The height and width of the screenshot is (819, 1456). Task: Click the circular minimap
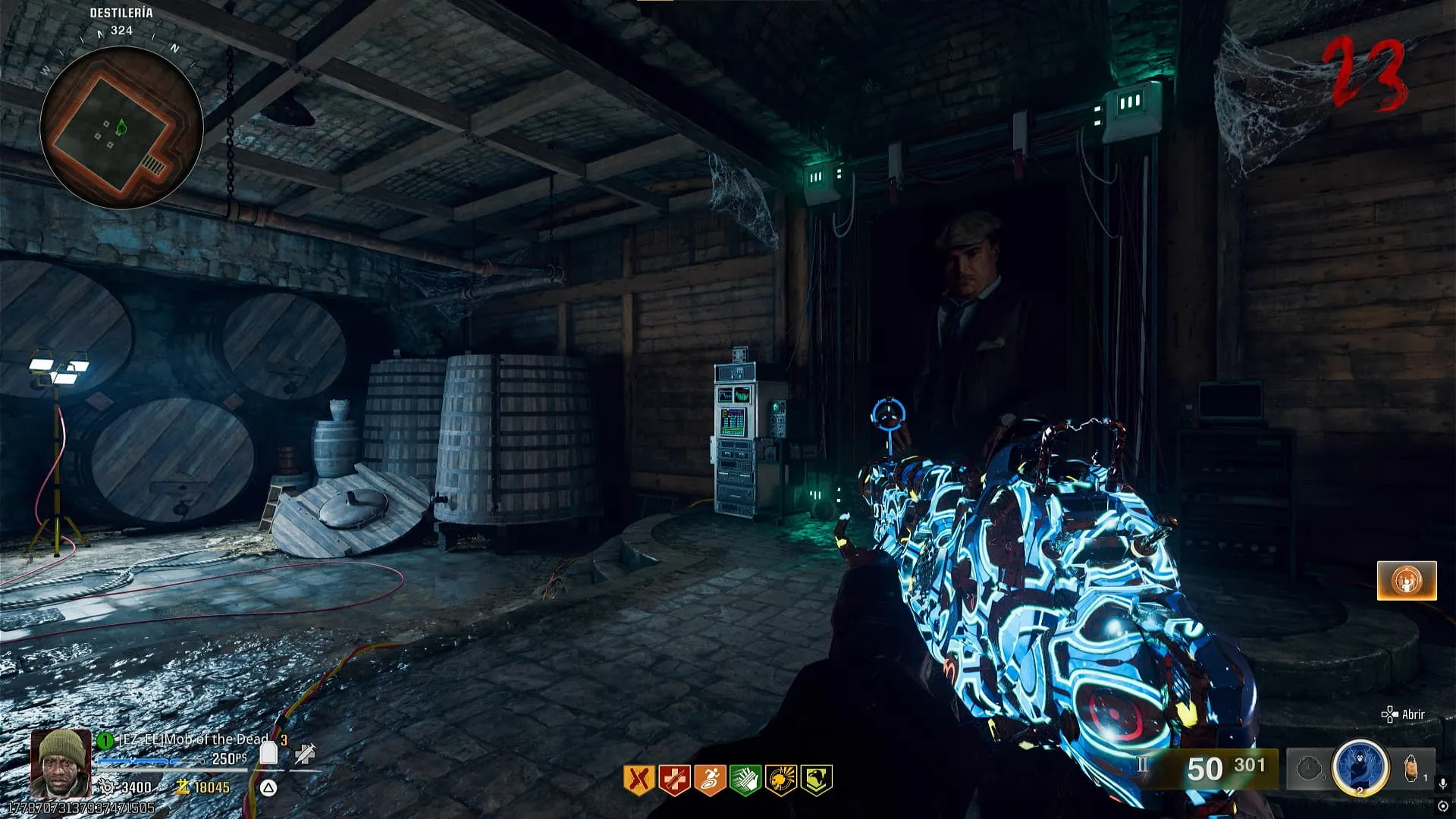[121, 127]
